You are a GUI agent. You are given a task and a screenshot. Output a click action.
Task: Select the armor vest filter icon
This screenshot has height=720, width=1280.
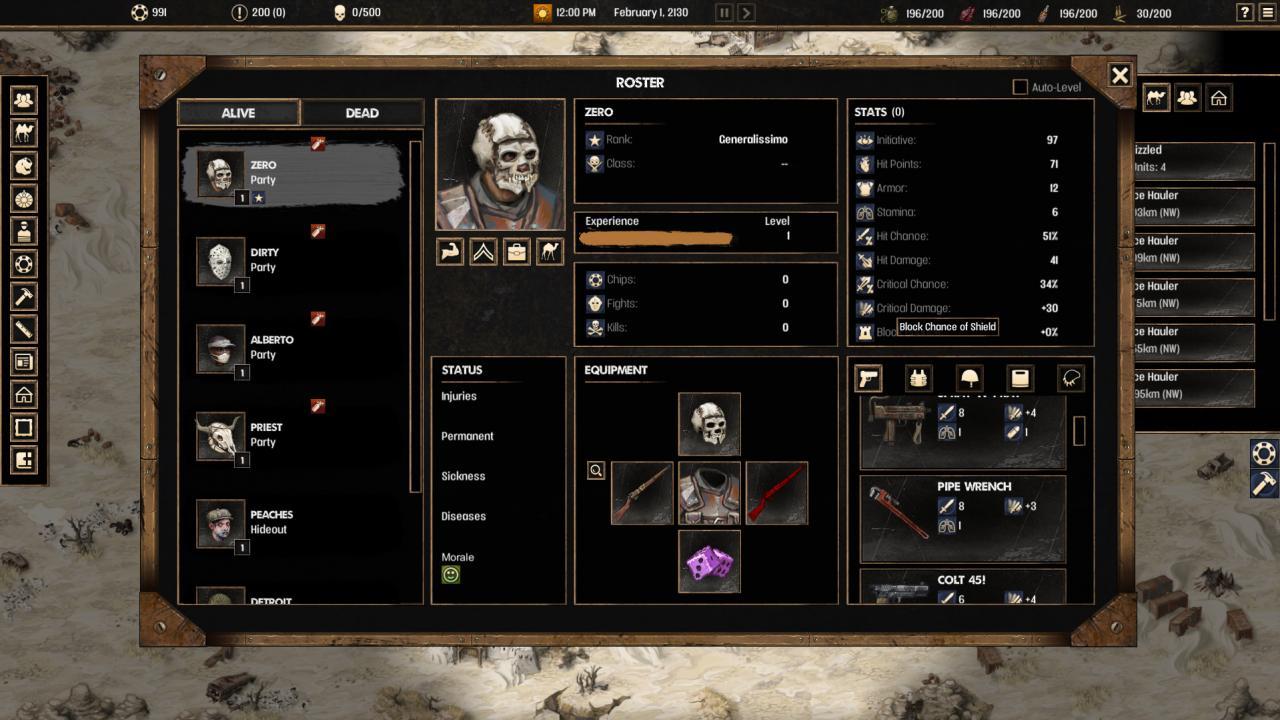[917, 378]
